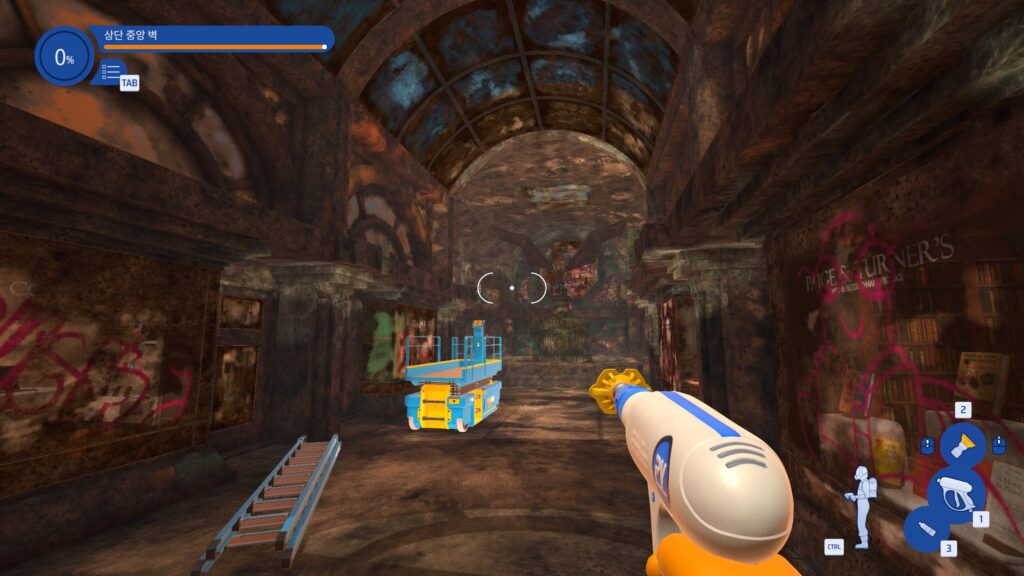Select the yellow nozzle icon
Image resolution: width=1024 pixels, height=576 pixels.
(962, 444)
